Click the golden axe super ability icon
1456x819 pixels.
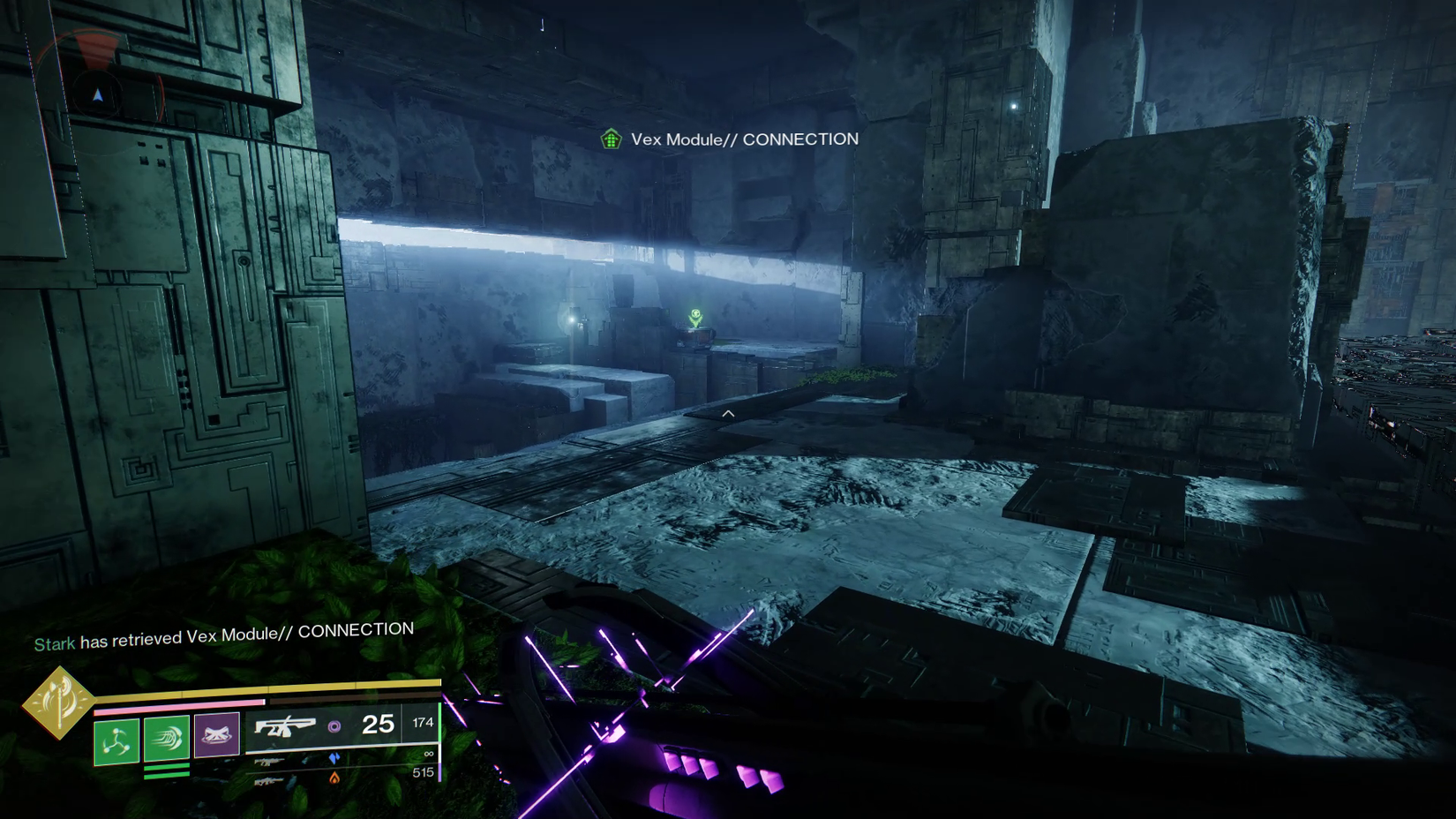pos(58,703)
